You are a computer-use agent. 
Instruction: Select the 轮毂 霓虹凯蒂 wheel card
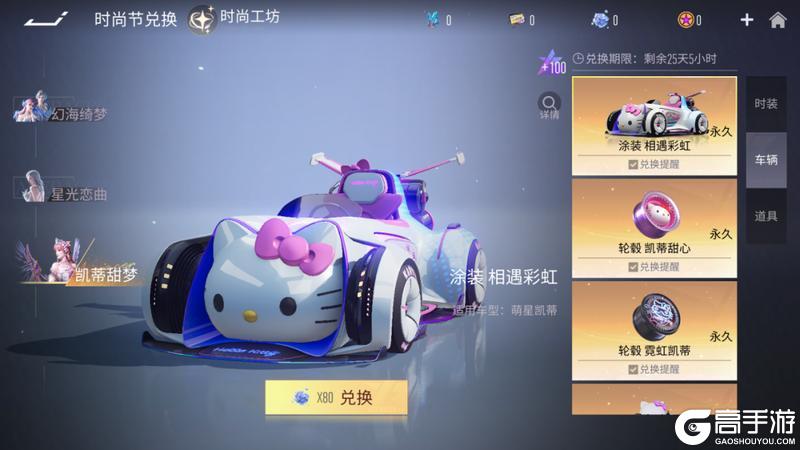click(654, 323)
